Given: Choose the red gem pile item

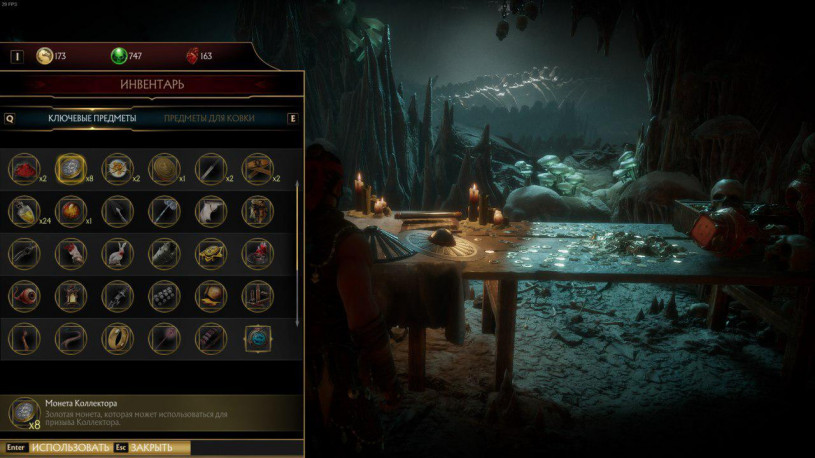Looking at the screenshot, I should 24,169.
